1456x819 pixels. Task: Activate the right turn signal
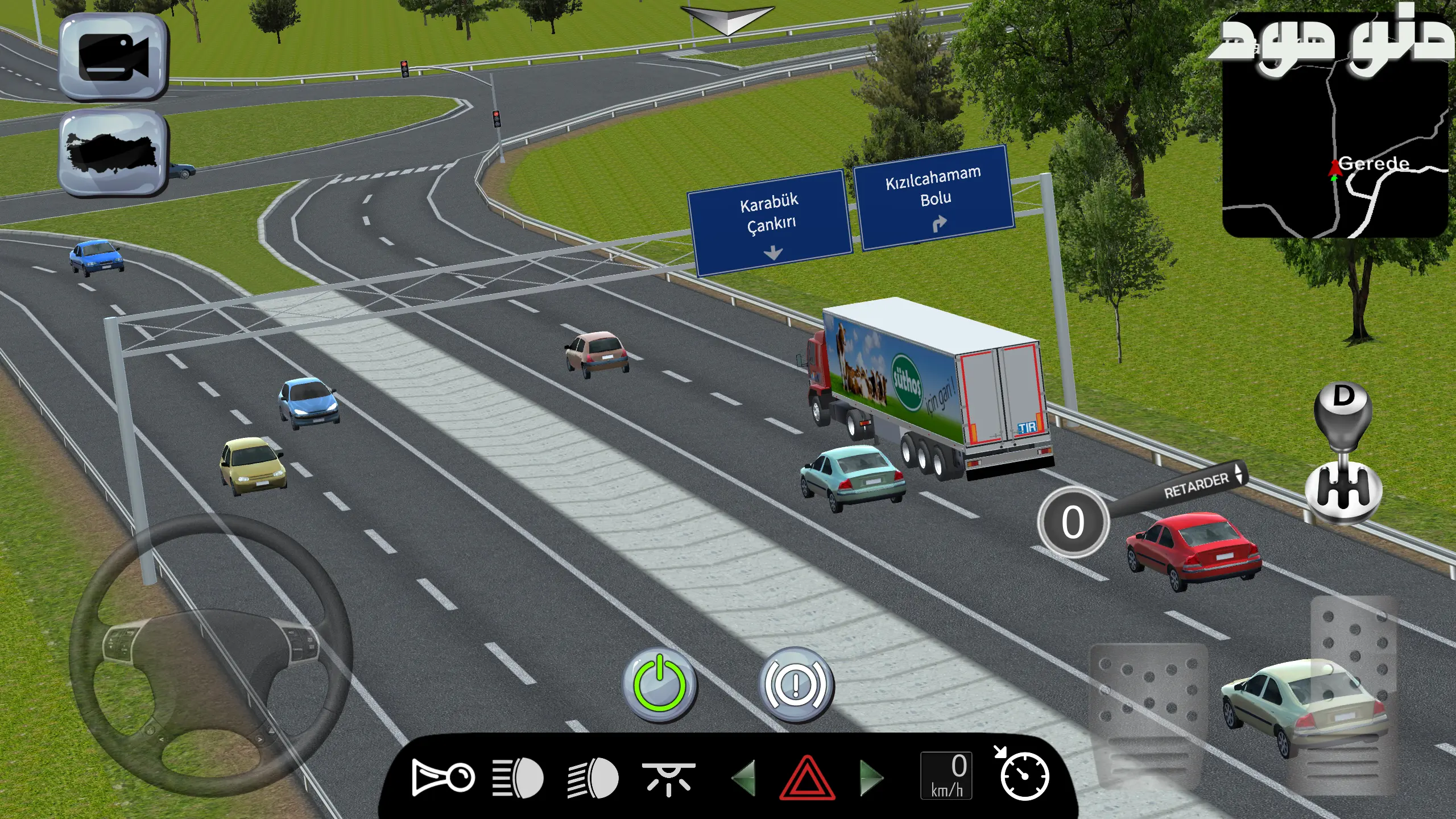point(871,777)
